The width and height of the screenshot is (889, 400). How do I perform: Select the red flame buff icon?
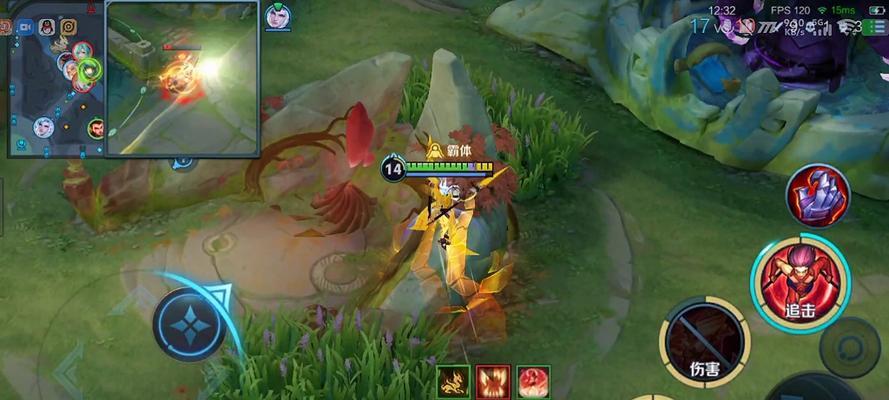click(x=493, y=381)
